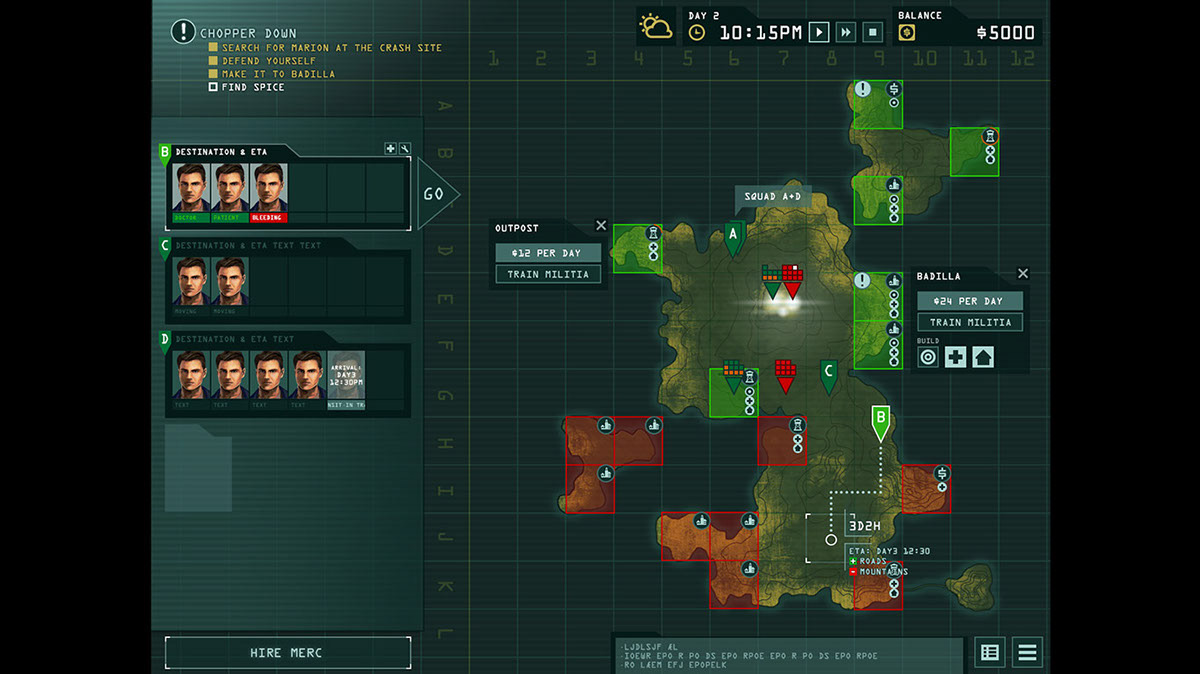Screen dimensions: 1200x674
Task: Build the house structure in Badilla
Action: click(983, 357)
